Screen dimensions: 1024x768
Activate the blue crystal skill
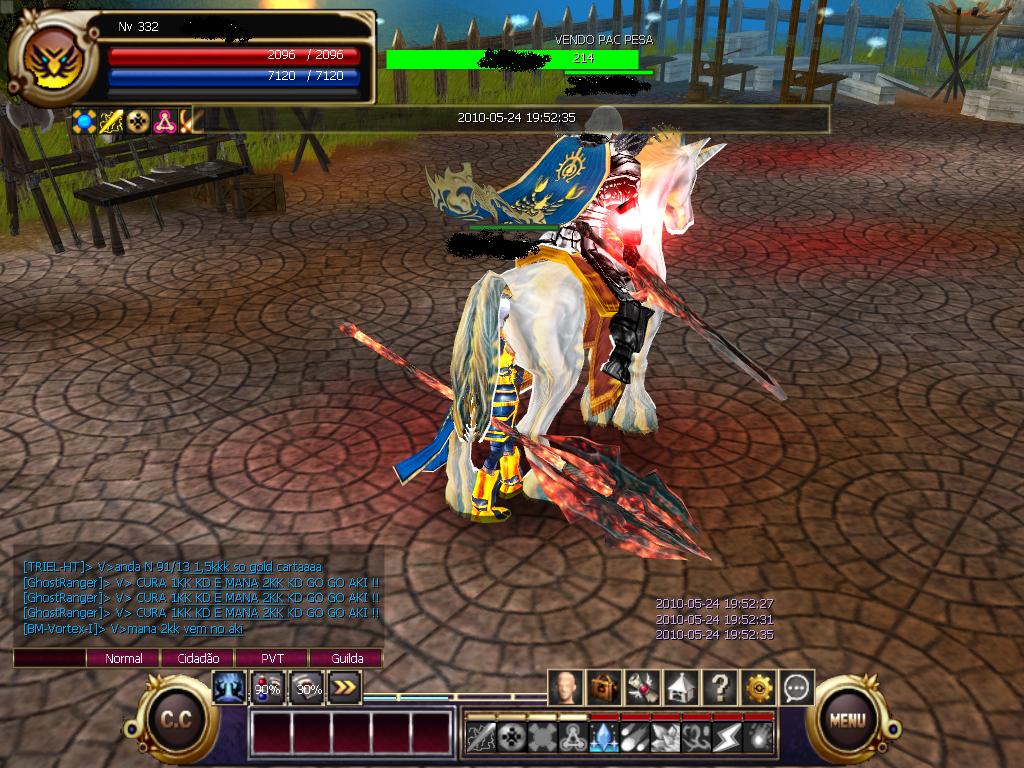tap(604, 737)
